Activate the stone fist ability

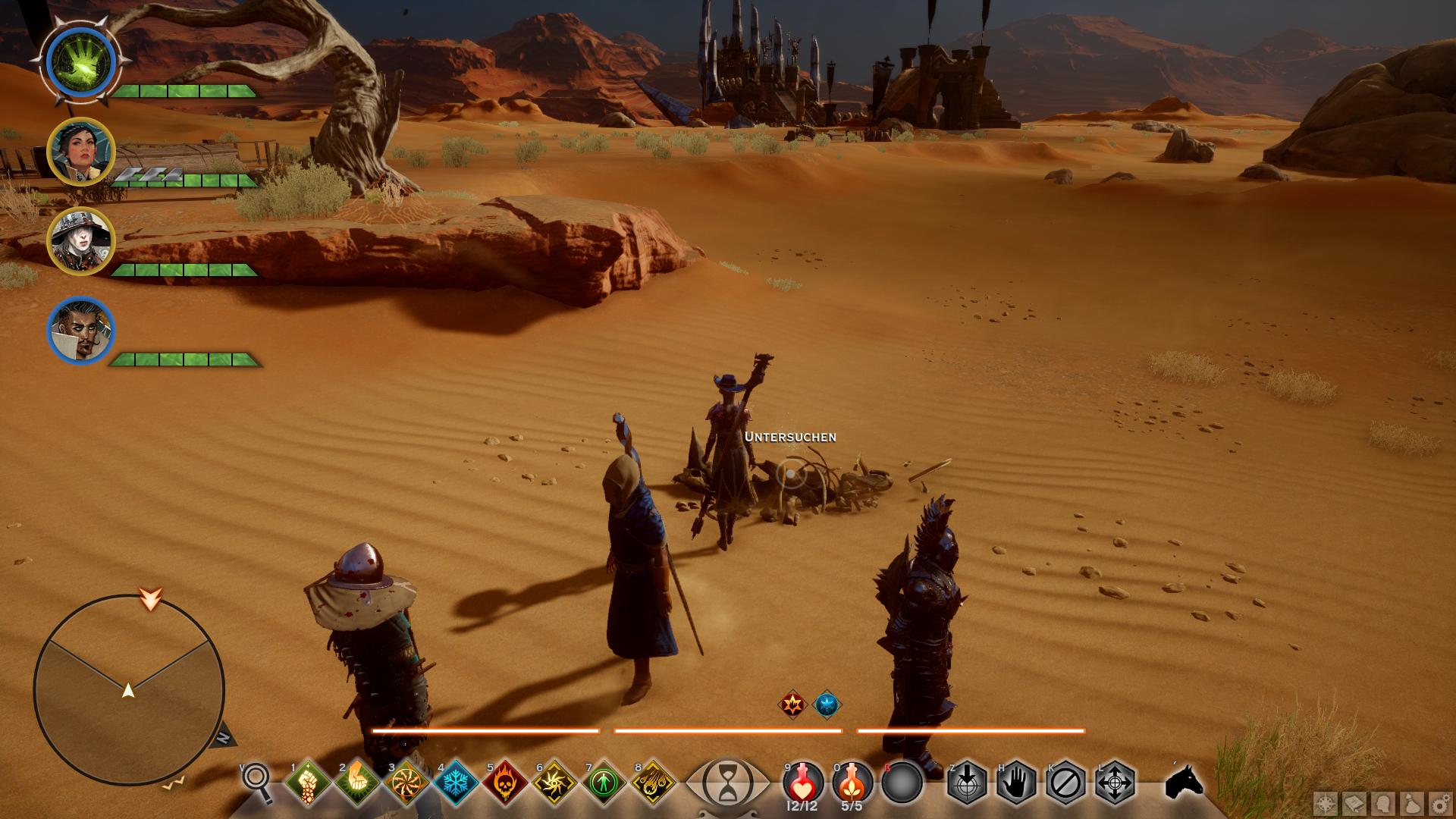pos(308,783)
